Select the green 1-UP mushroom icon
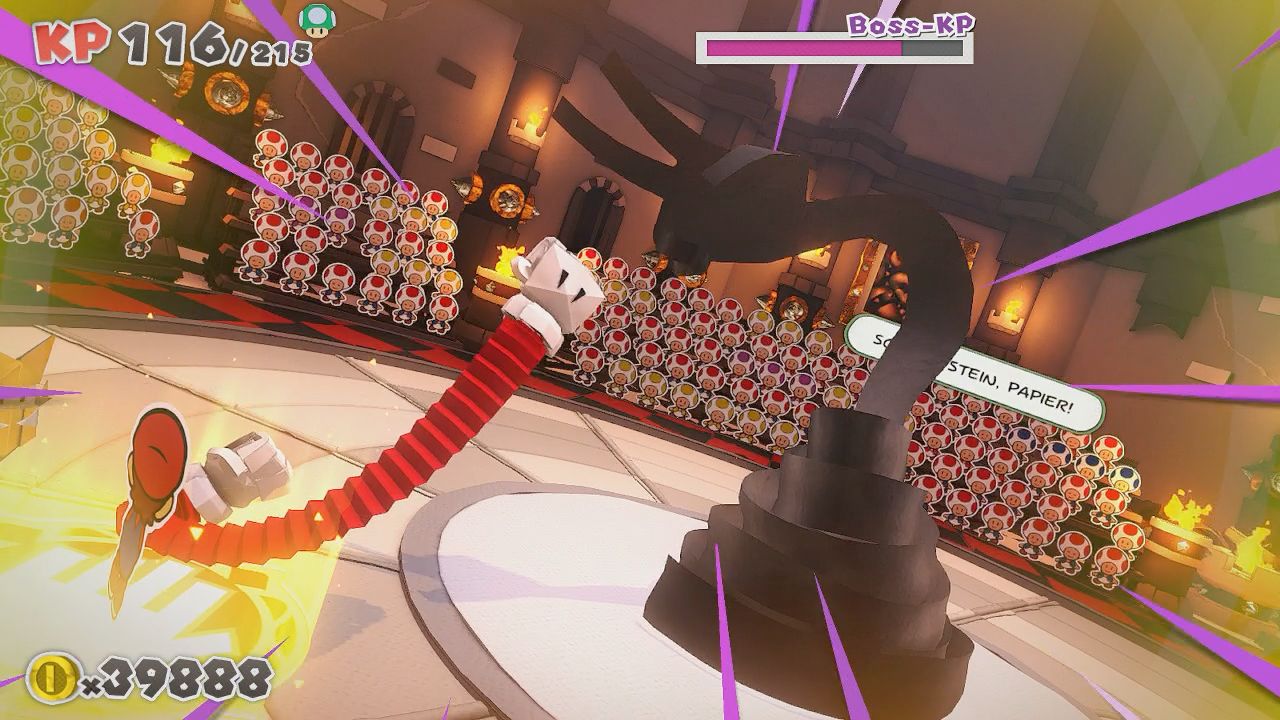Screen dimensions: 1280x720 [x=316, y=20]
